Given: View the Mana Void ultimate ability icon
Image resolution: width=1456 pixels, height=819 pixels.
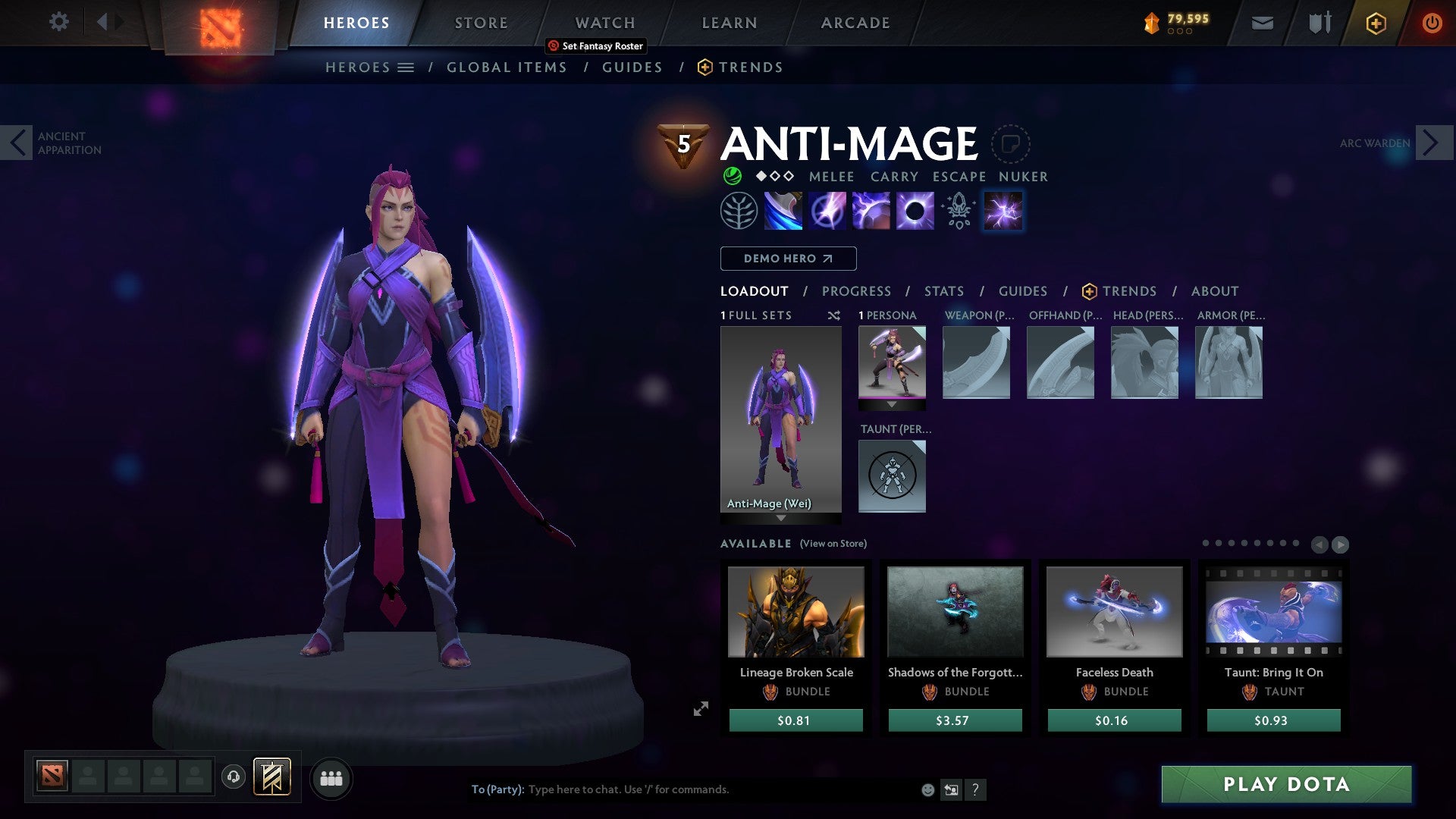Looking at the screenshot, I should pyautogui.click(x=916, y=210).
